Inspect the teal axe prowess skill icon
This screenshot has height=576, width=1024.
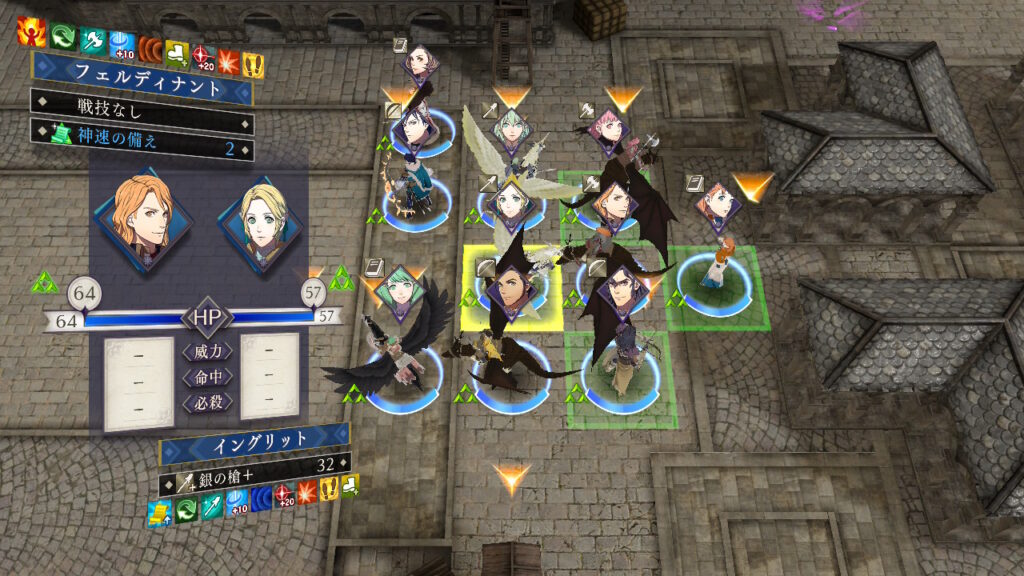[92, 36]
